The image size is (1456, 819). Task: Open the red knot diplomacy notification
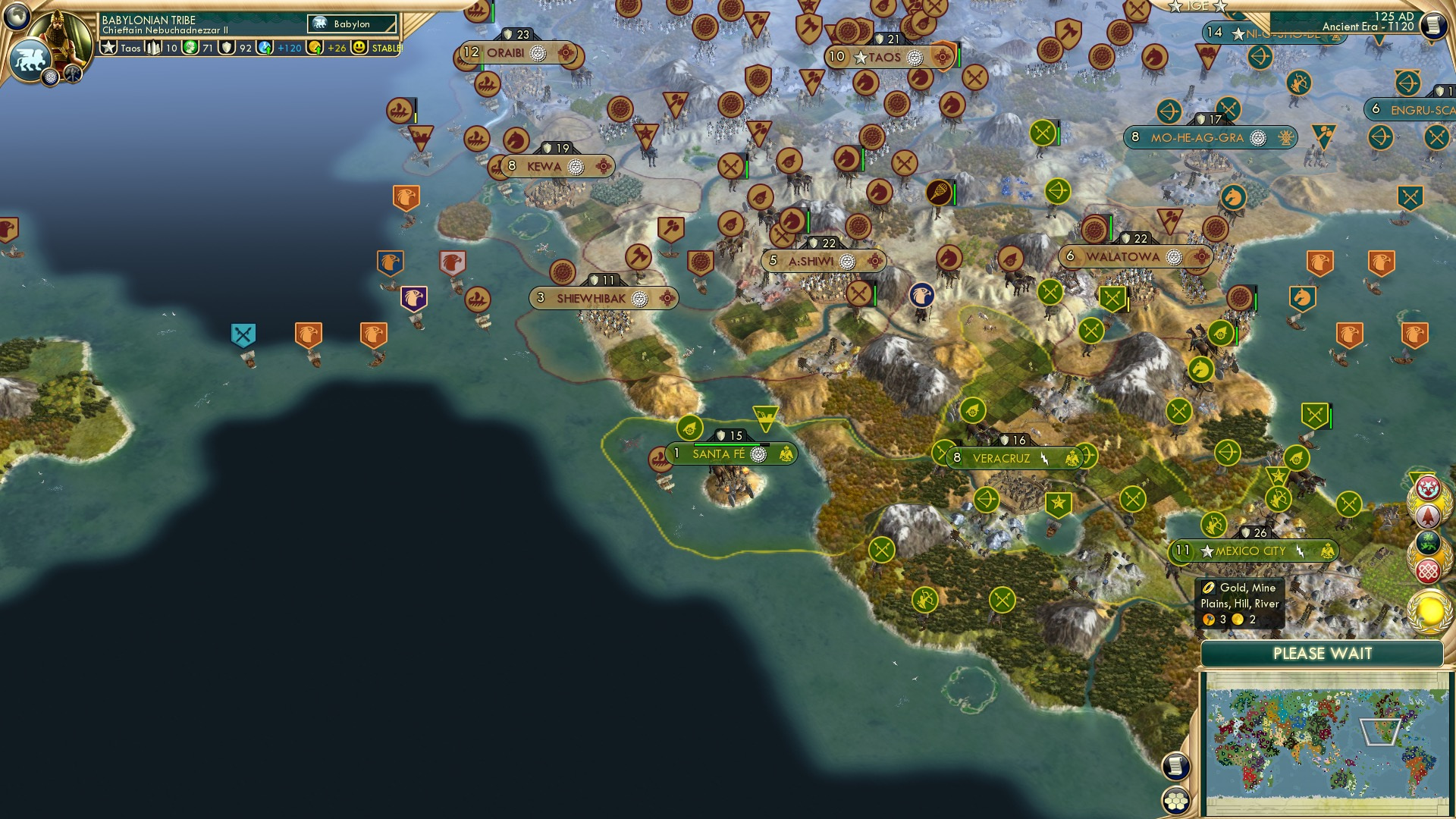(1428, 569)
